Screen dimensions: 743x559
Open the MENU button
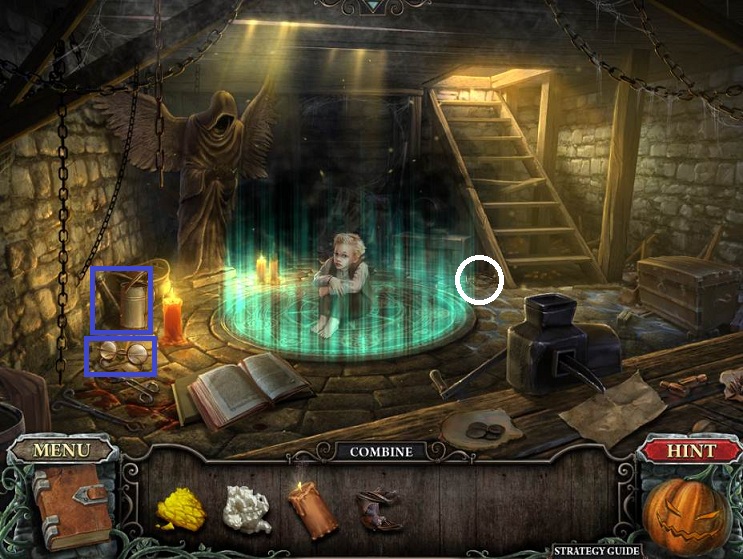59,451
